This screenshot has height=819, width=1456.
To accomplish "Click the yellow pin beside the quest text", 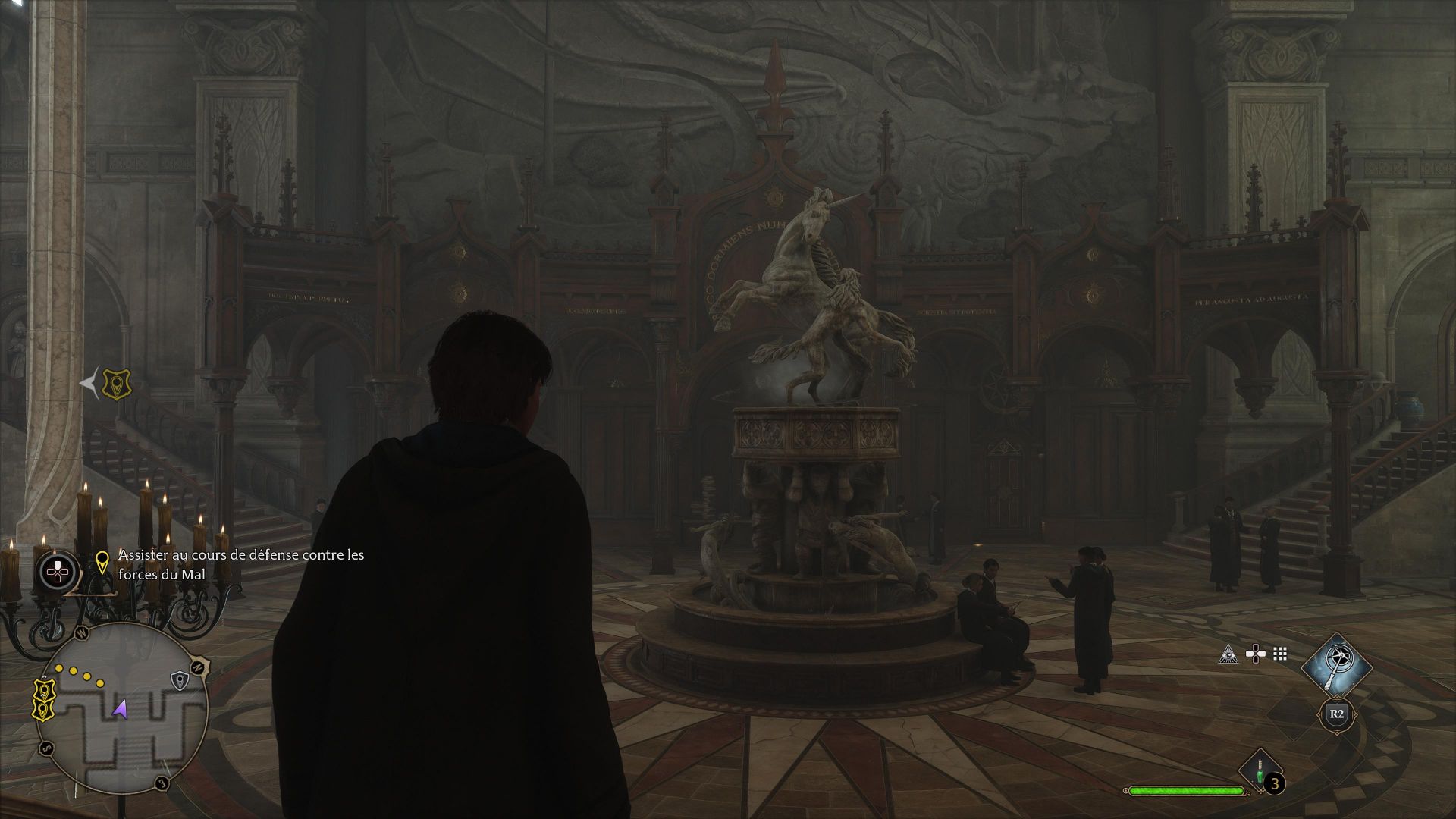I will click(x=102, y=562).
